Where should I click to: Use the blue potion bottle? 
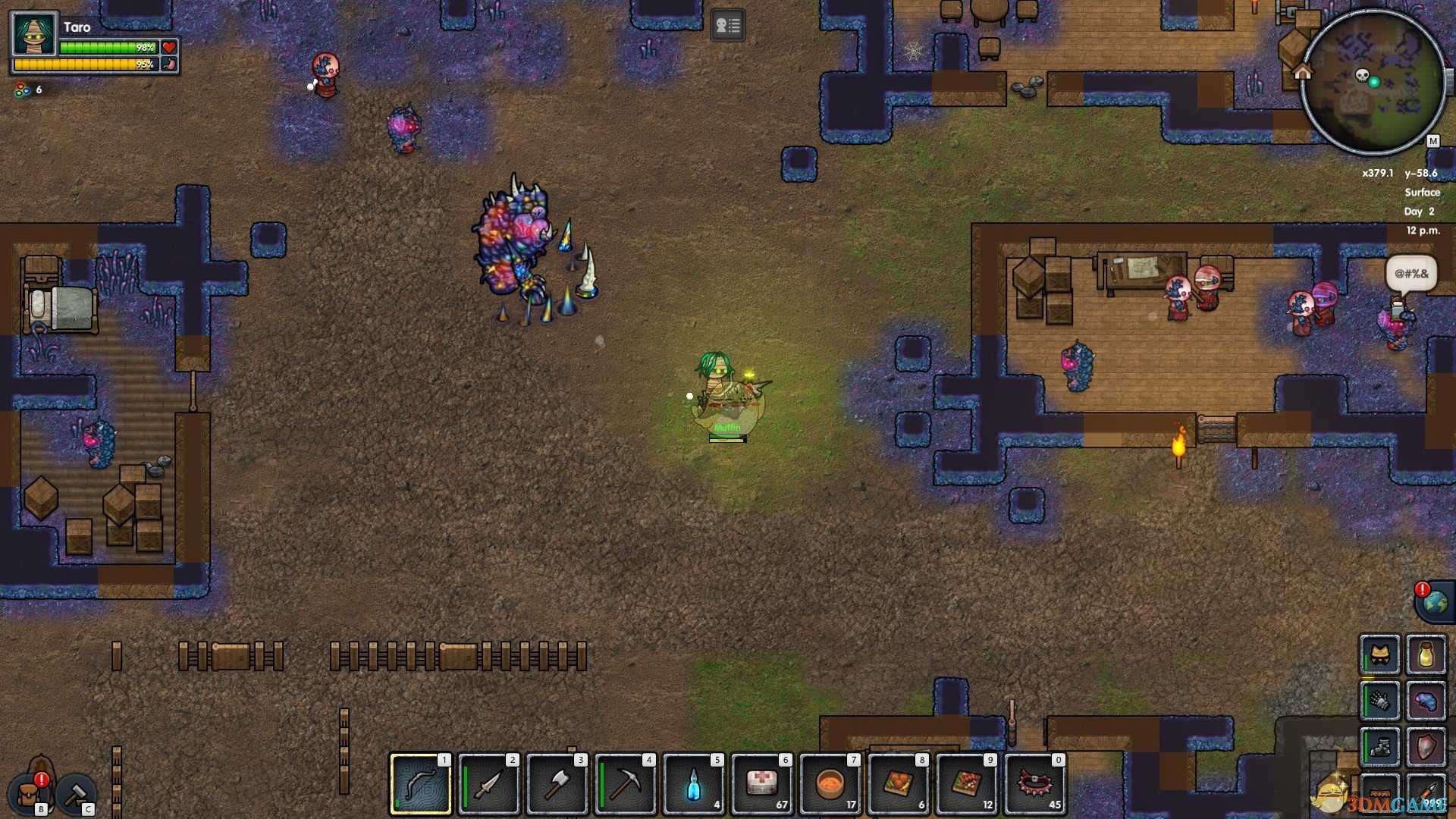pyautogui.click(x=694, y=784)
